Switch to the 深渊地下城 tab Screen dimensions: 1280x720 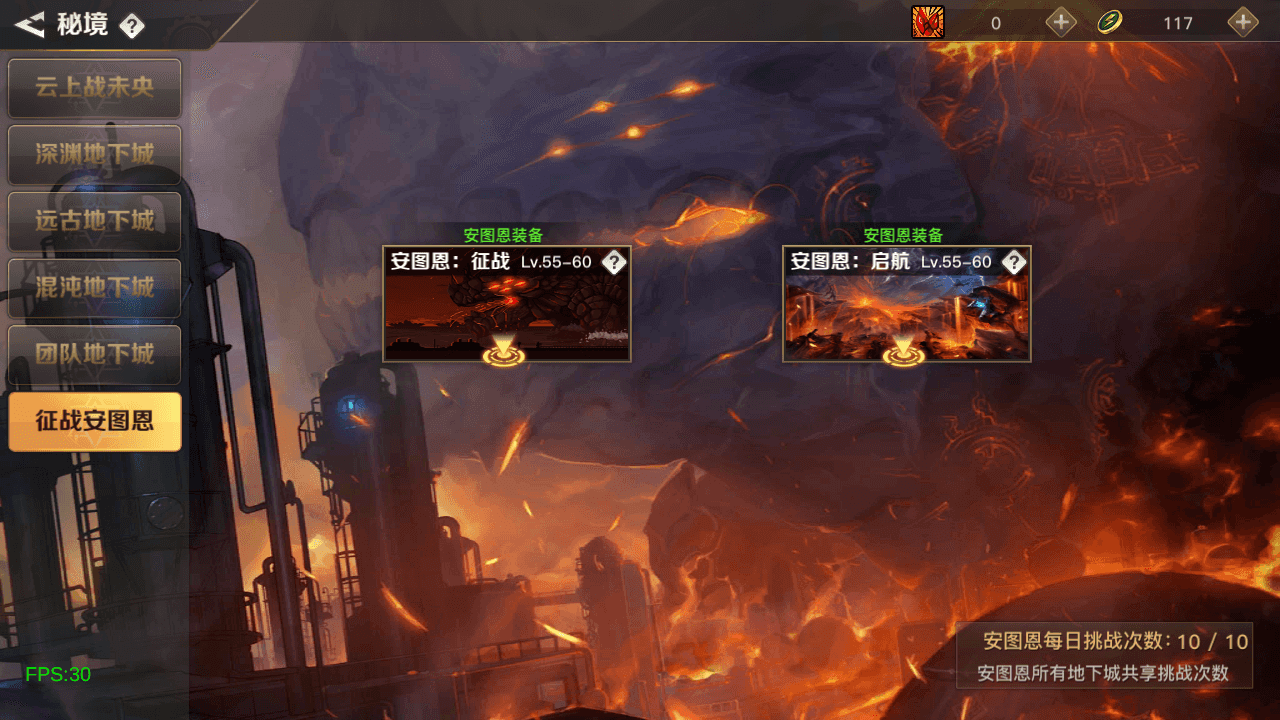(94, 155)
